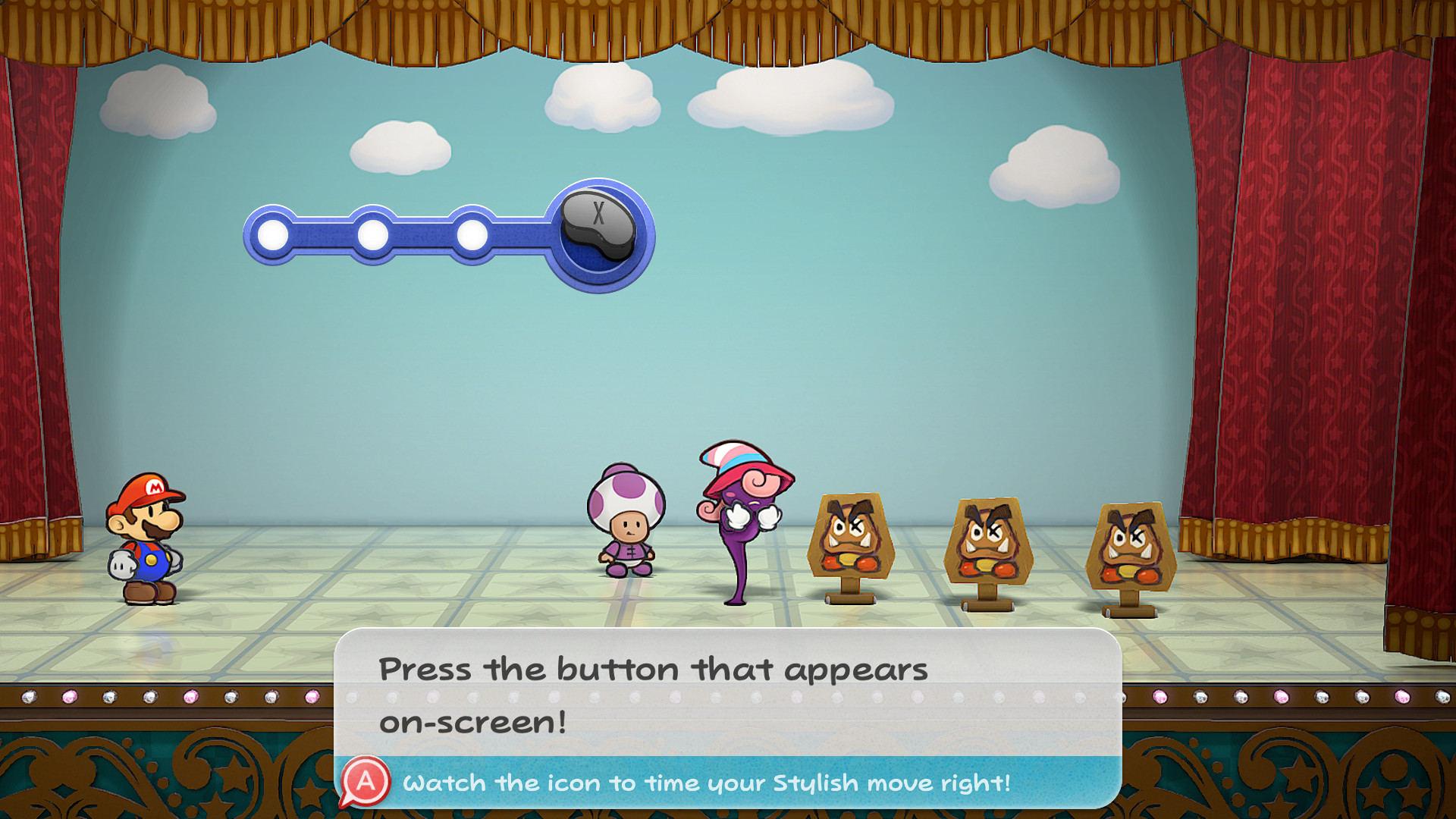Select the third circle on the timing meter
Viewport: 1456px width, 819px height.
tap(472, 235)
